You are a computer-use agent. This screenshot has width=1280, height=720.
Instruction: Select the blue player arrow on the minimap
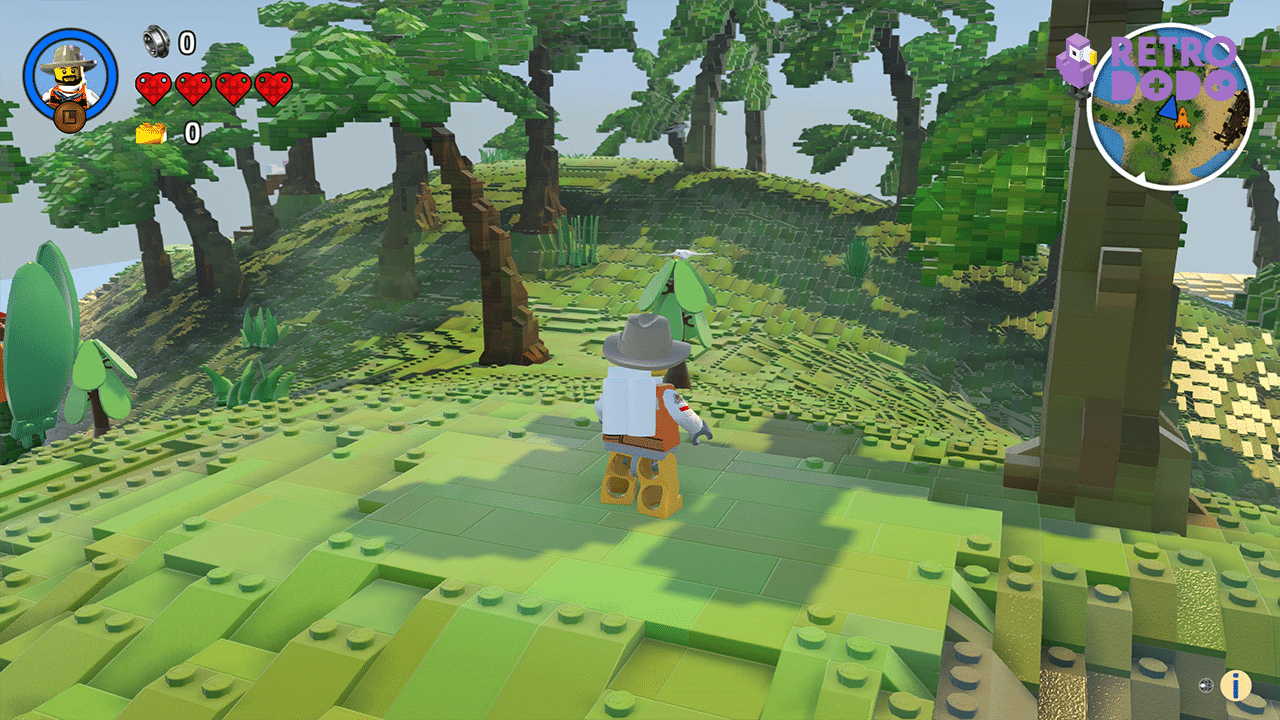click(1168, 109)
